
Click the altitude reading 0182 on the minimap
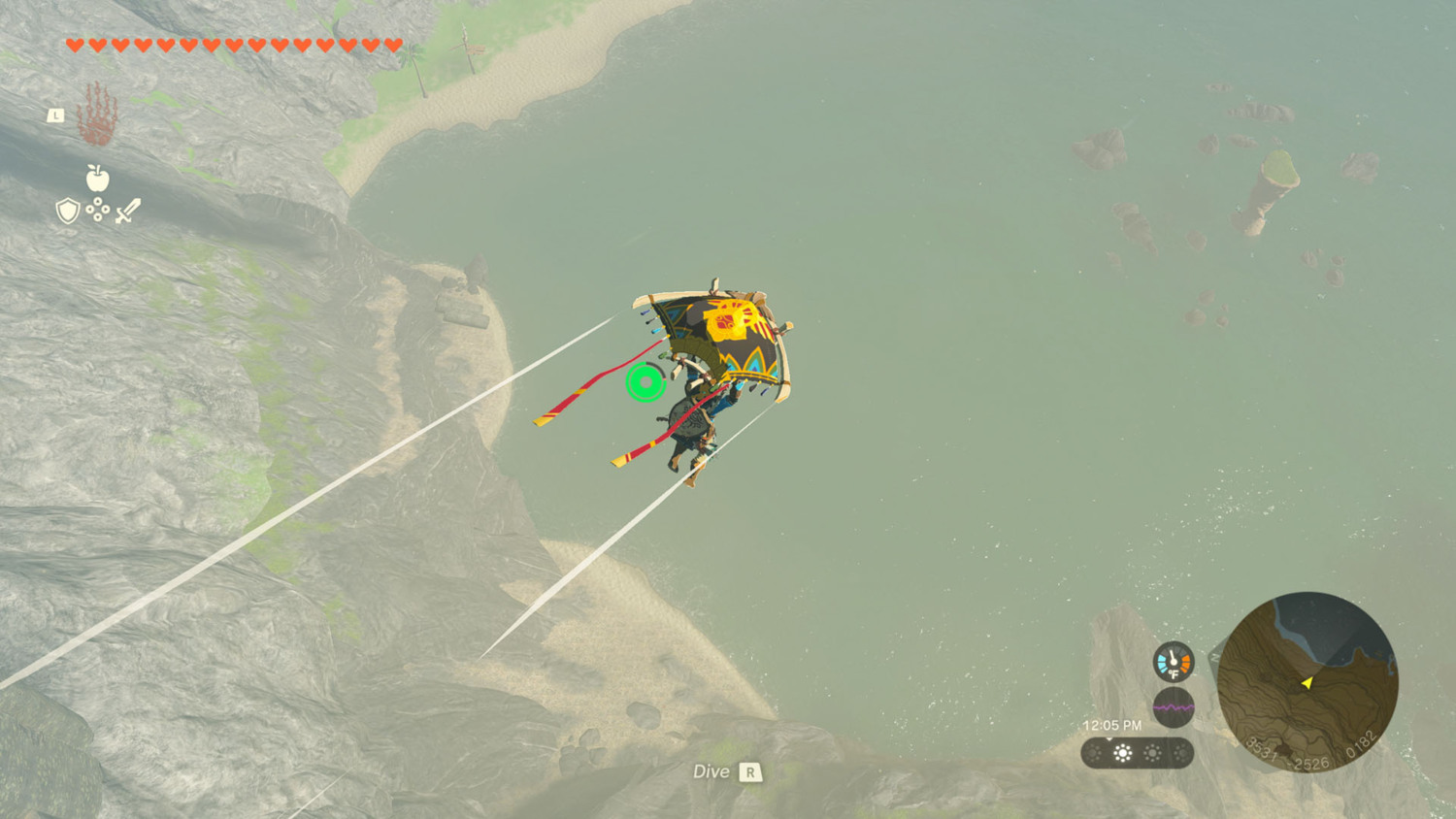pos(1362,744)
